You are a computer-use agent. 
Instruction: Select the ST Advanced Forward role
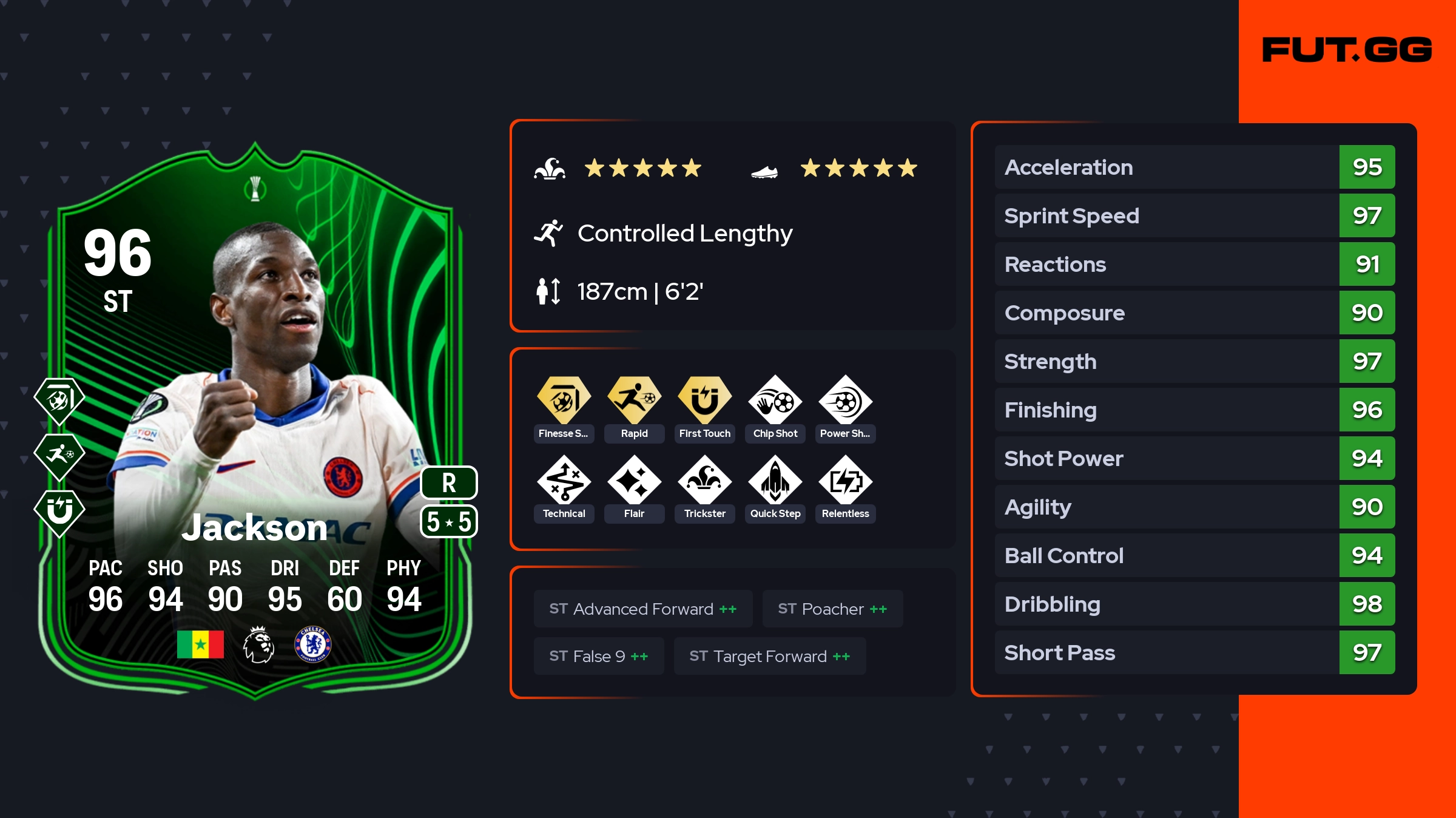(643, 609)
